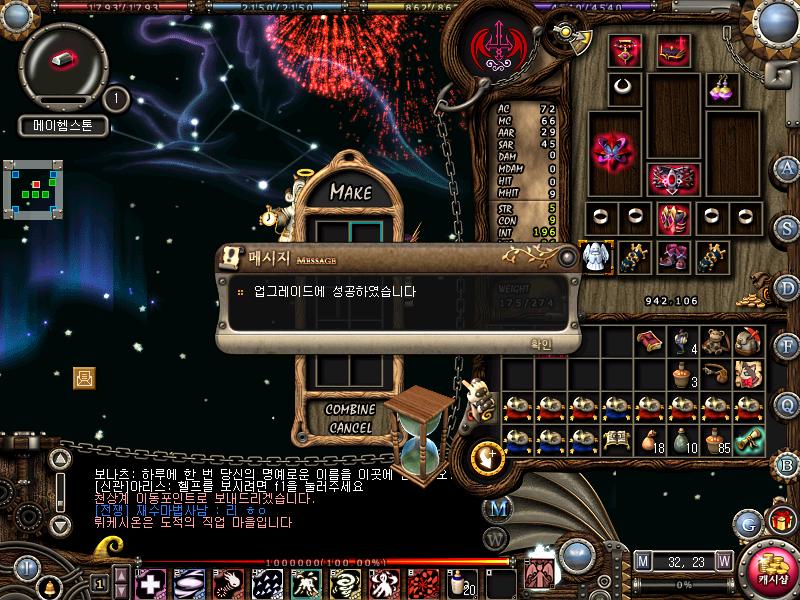Open the 캐시샵 cash shop
Viewport: 800px width, 600px height.
coord(771,568)
